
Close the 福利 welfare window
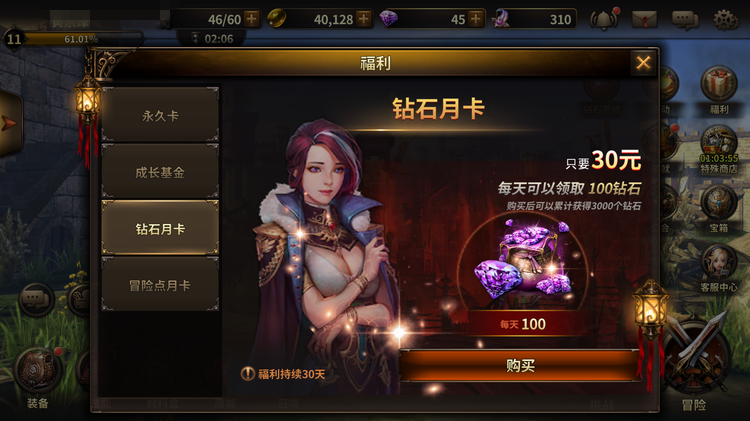[643, 63]
